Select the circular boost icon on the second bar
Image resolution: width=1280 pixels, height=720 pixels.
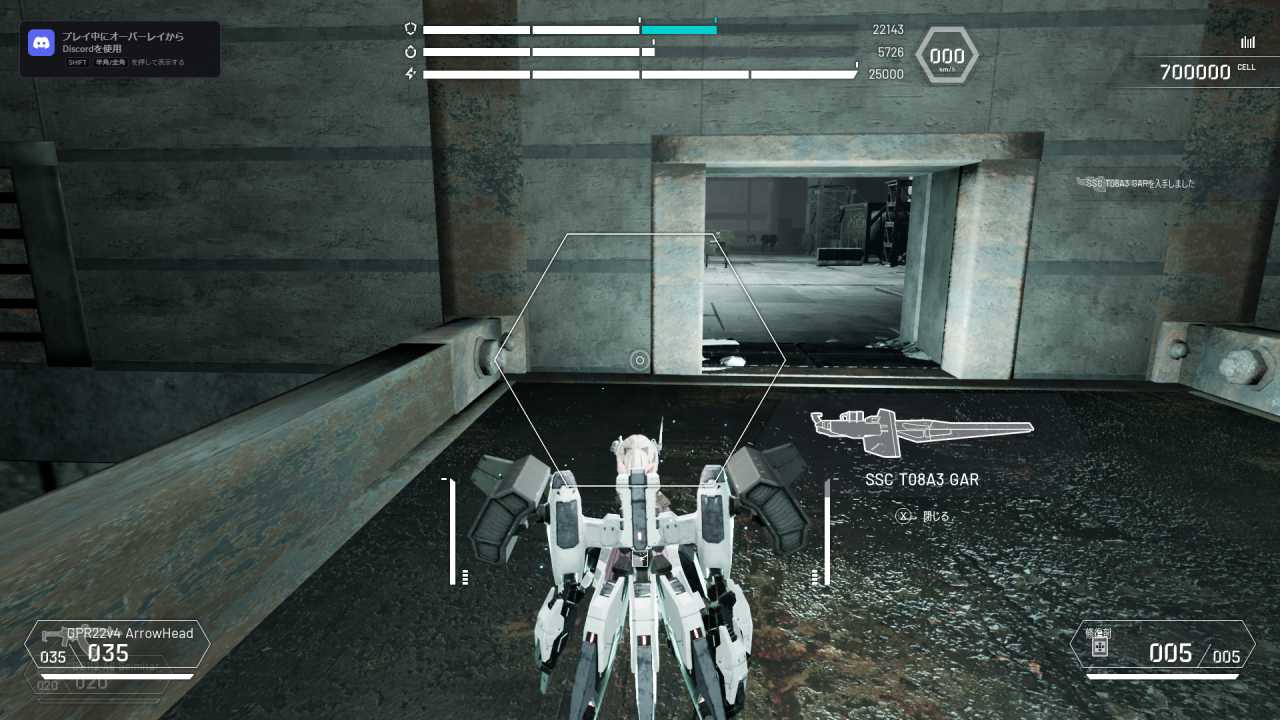click(x=411, y=51)
